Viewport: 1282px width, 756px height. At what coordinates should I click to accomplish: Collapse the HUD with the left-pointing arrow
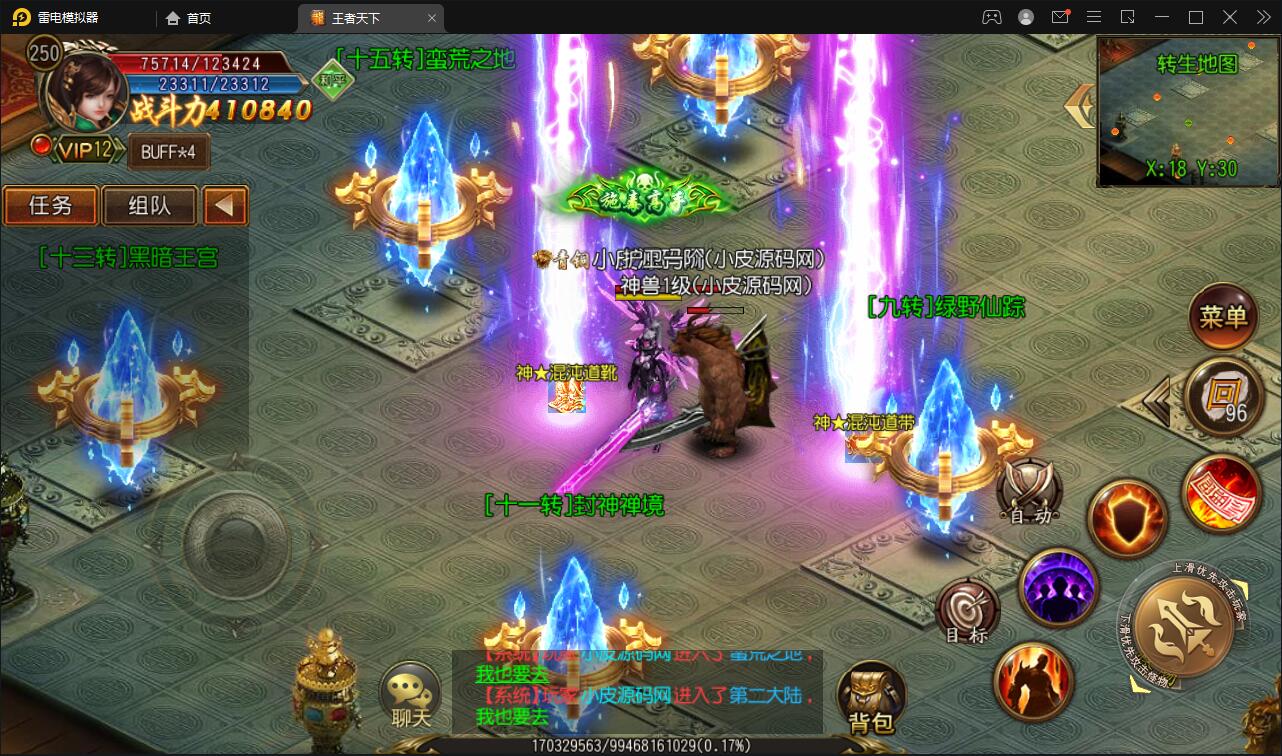(x=225, y=205)
